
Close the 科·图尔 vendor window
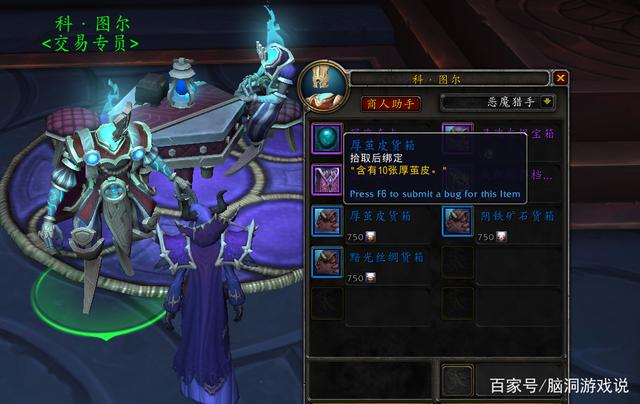tap(561, 77)
